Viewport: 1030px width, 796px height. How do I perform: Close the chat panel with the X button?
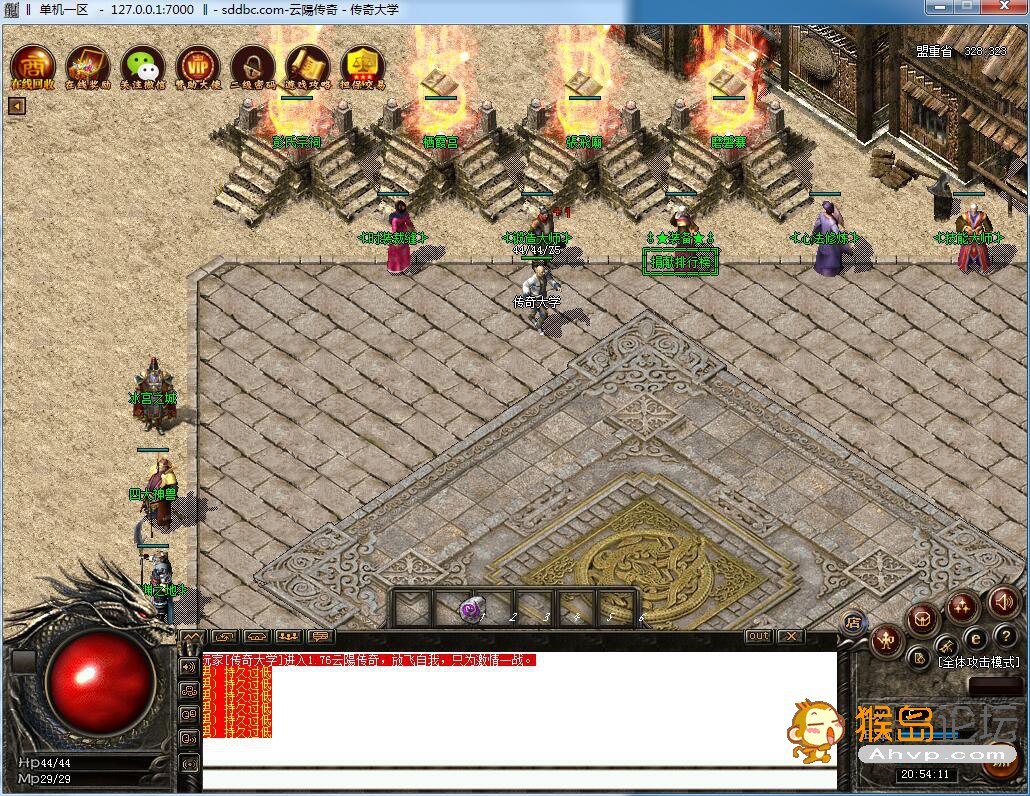point(791,636)
